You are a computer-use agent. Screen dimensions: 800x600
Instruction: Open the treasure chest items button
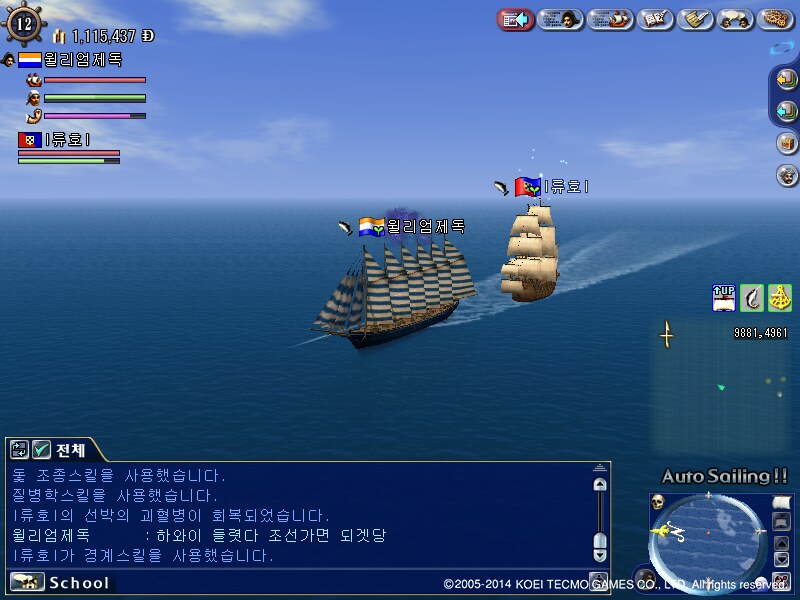tap(787, 142)
